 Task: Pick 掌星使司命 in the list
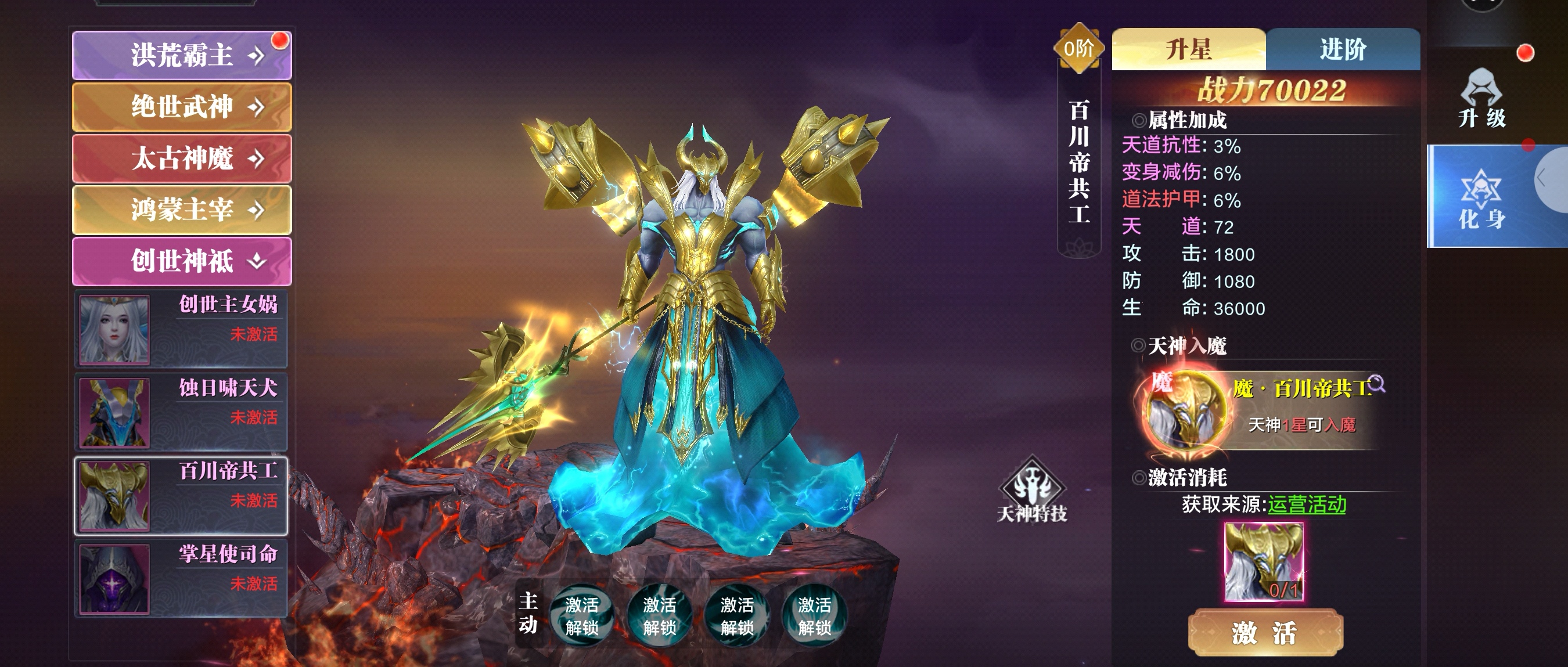coord(181,579)
